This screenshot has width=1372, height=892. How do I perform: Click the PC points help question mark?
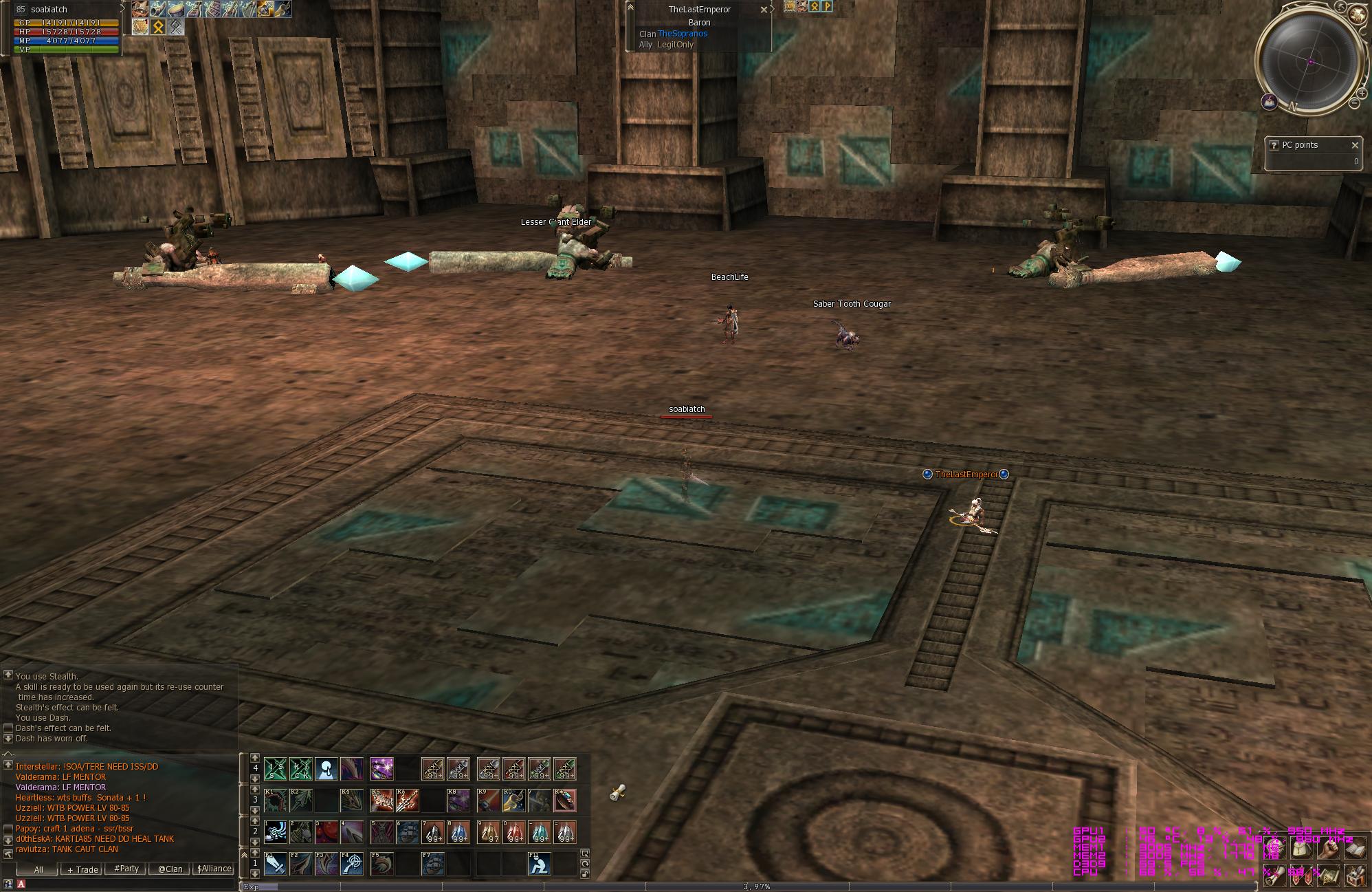1273,145
